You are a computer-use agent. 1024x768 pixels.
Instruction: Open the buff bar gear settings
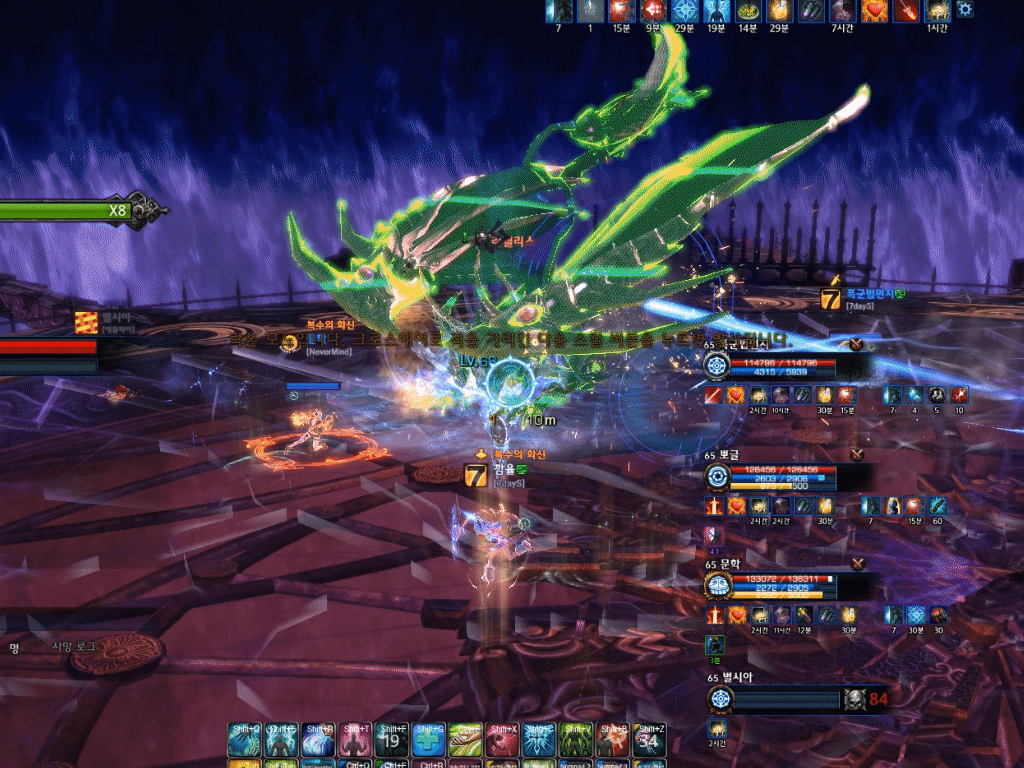pyautogui.click(x=965, y=9)
